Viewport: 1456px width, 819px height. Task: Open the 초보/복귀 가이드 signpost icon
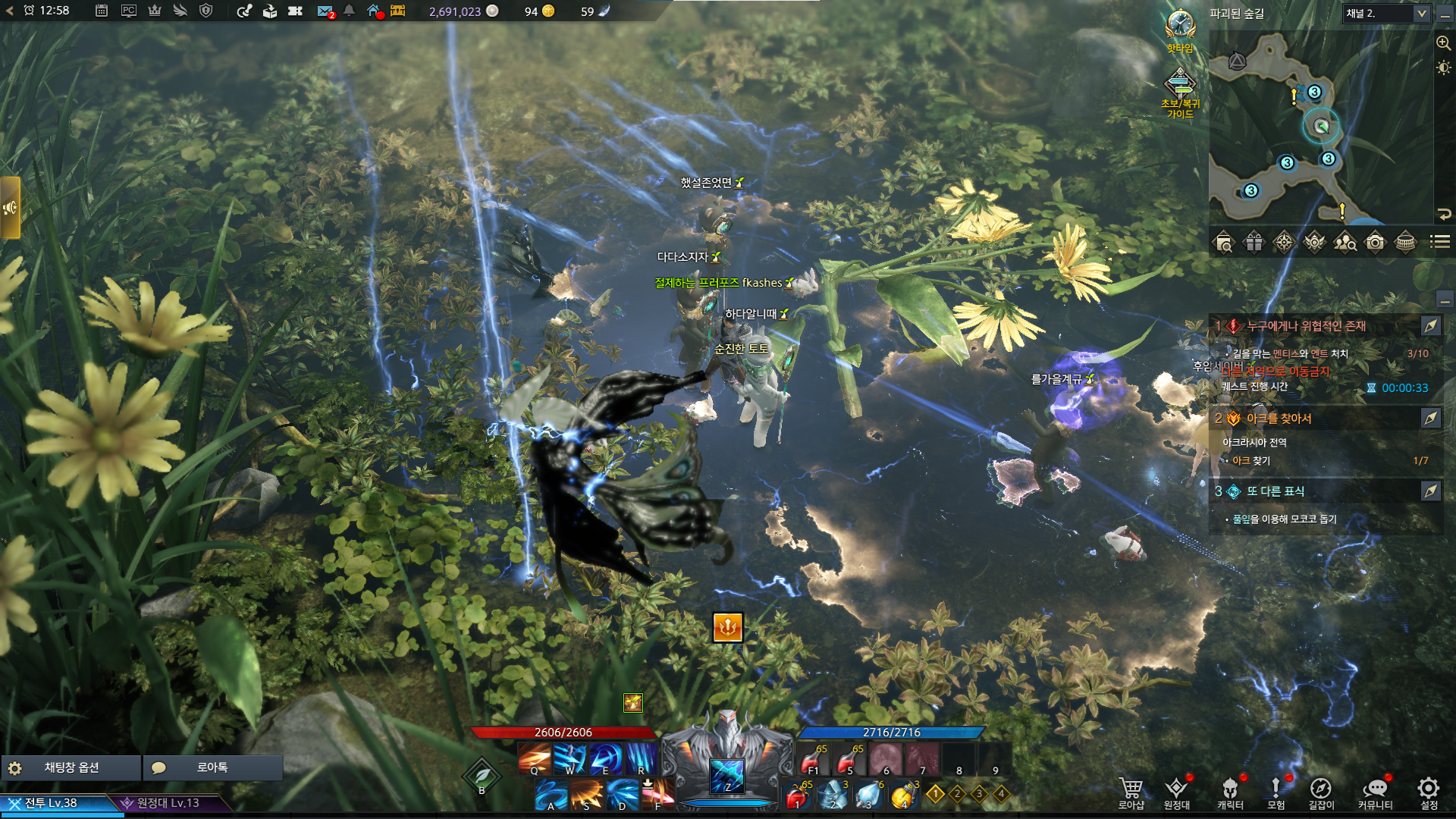point(1180,83)
